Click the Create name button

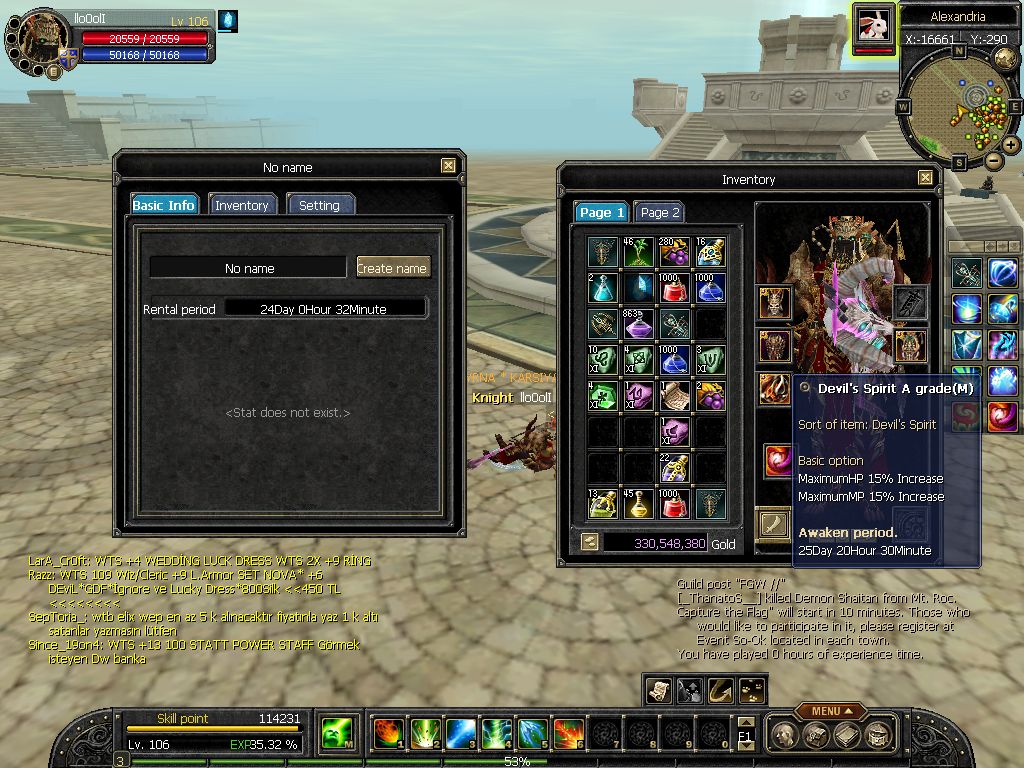(x=392, y=267)
